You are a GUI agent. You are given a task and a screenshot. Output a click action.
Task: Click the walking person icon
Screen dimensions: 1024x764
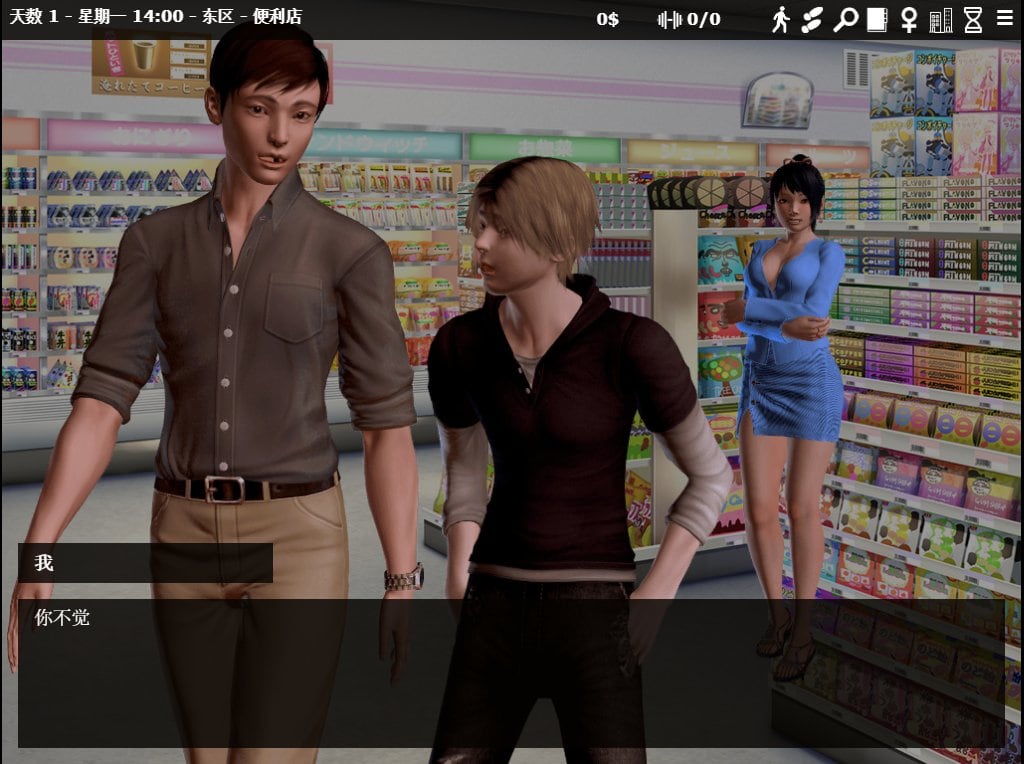[780, 19]
